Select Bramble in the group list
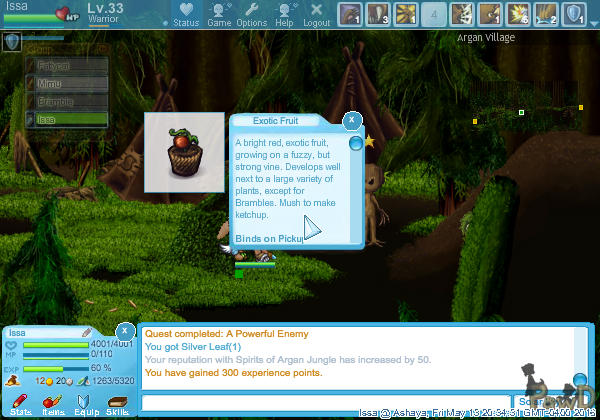600x420 pixels. (66, 101)
